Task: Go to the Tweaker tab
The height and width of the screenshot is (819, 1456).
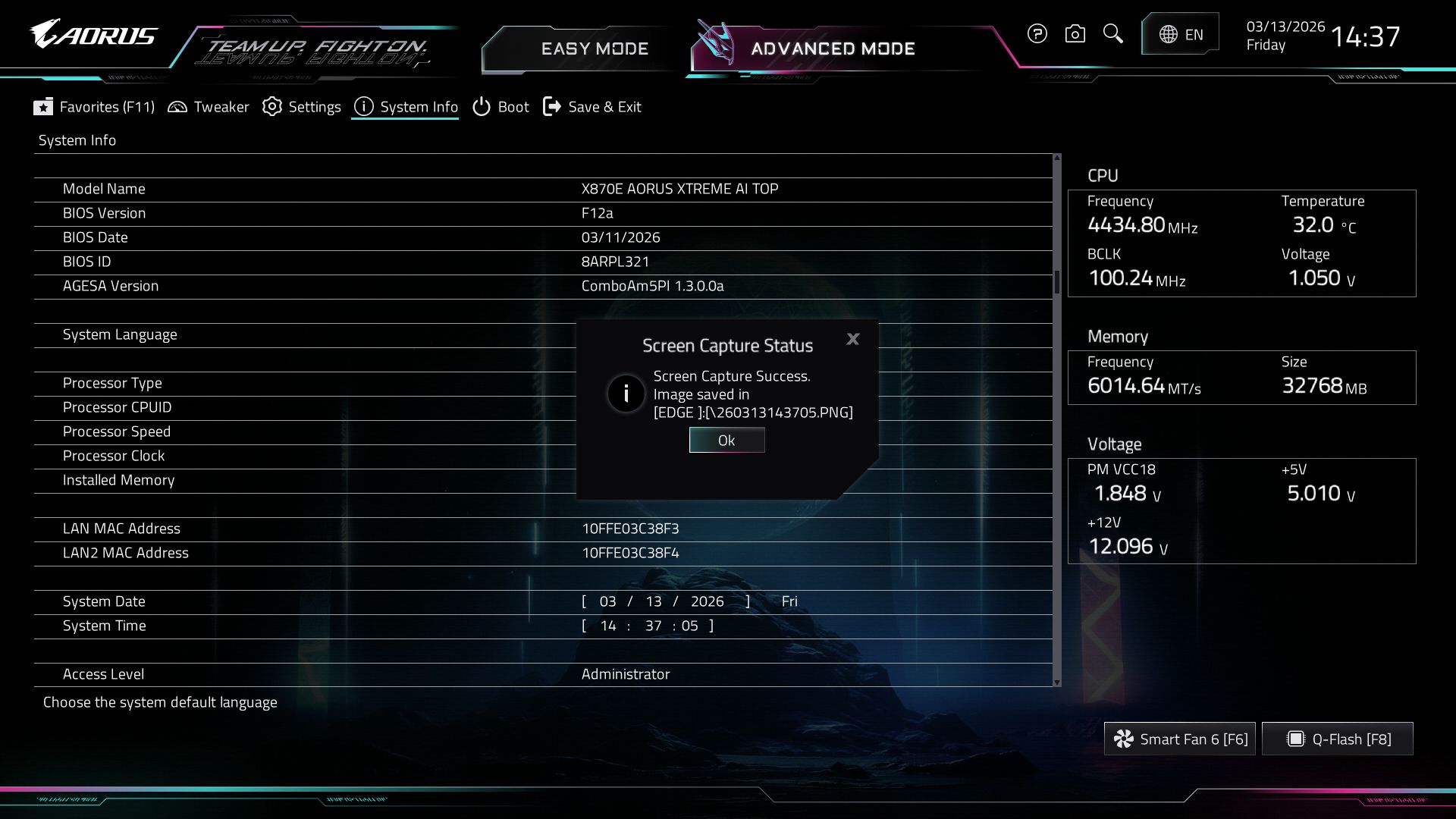Action: [209, 107]
